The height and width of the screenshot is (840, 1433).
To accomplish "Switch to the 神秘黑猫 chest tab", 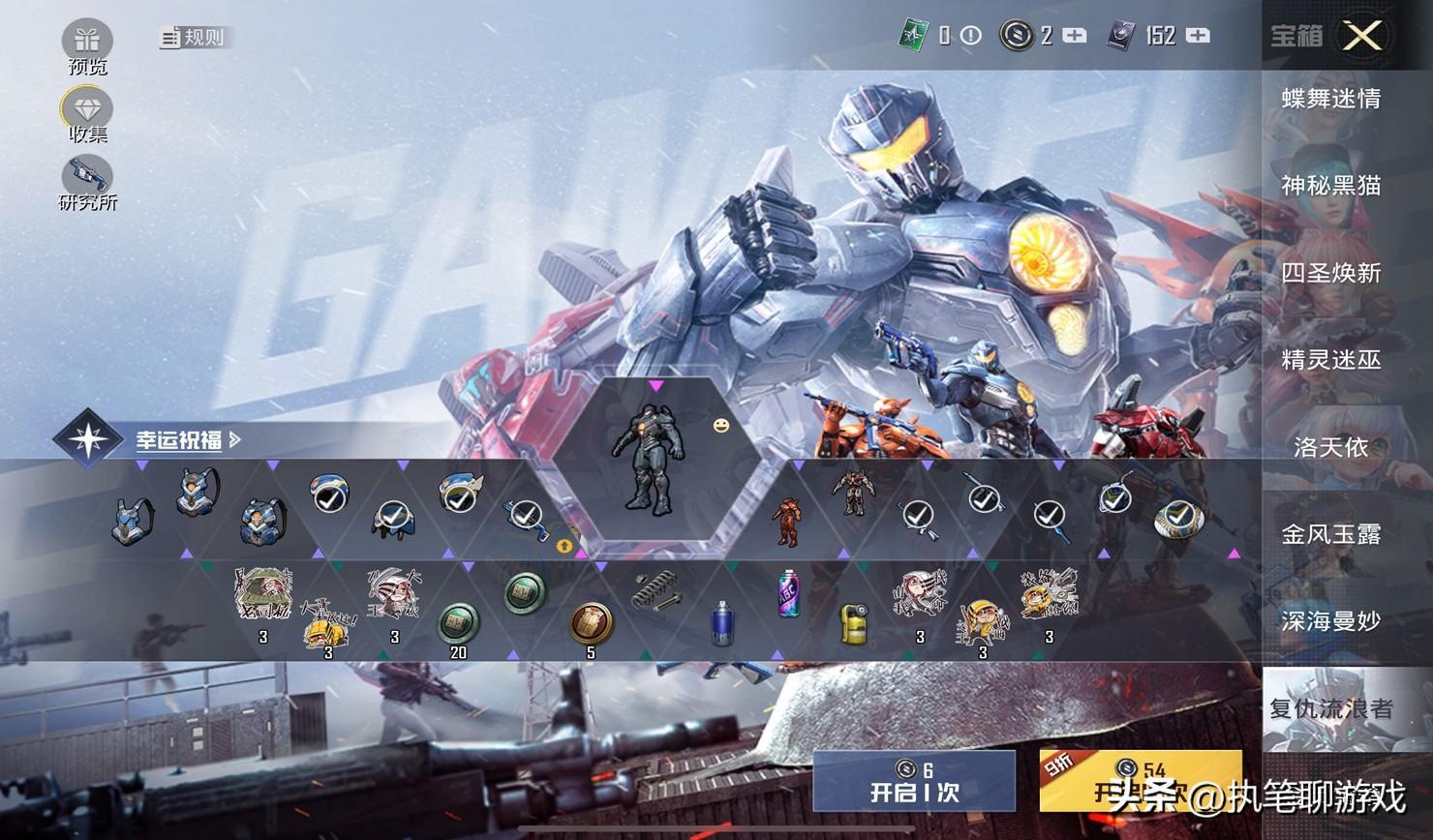I will [1330, 185].
